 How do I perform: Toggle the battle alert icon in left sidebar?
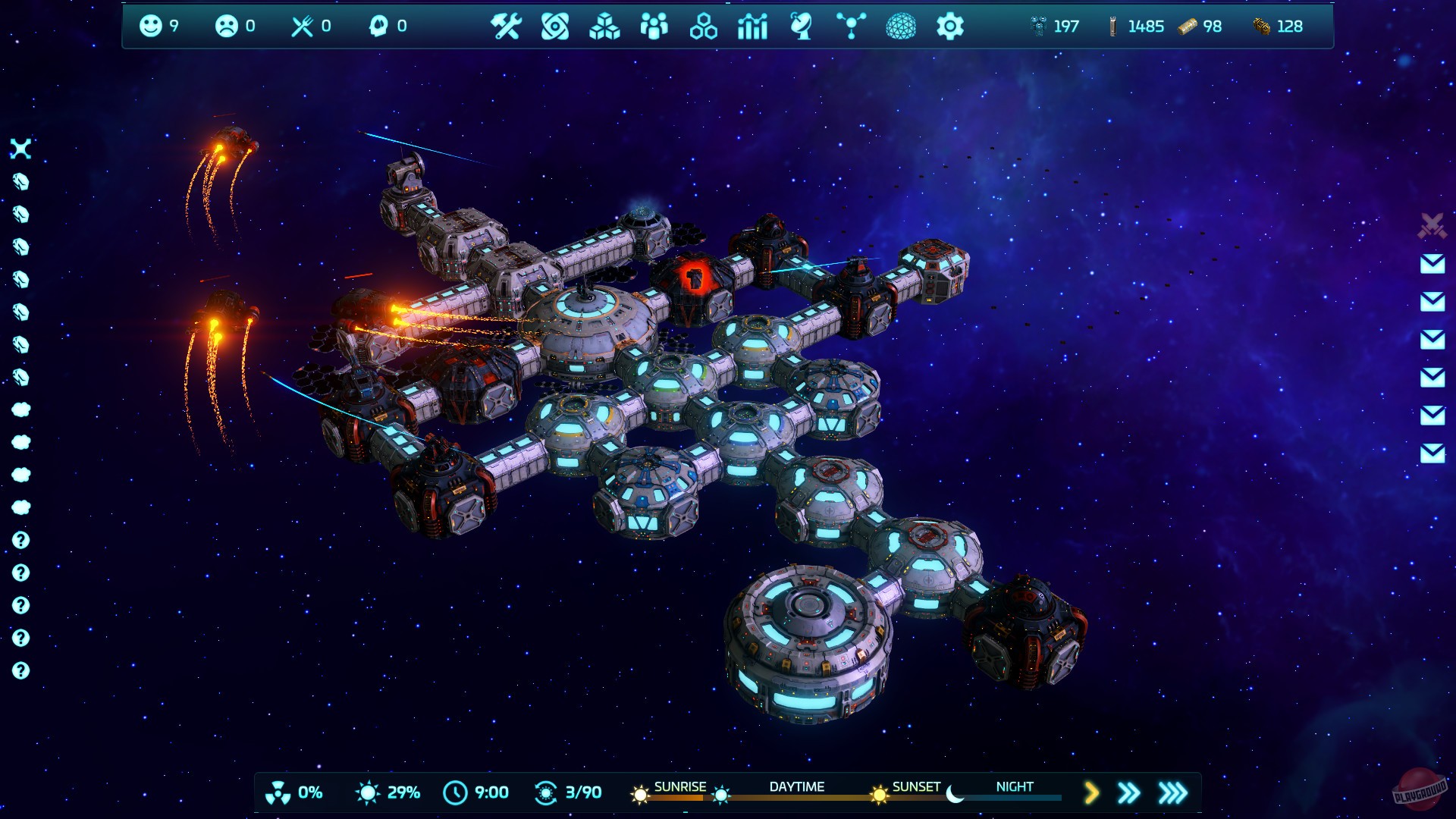(x=21, y=150)
